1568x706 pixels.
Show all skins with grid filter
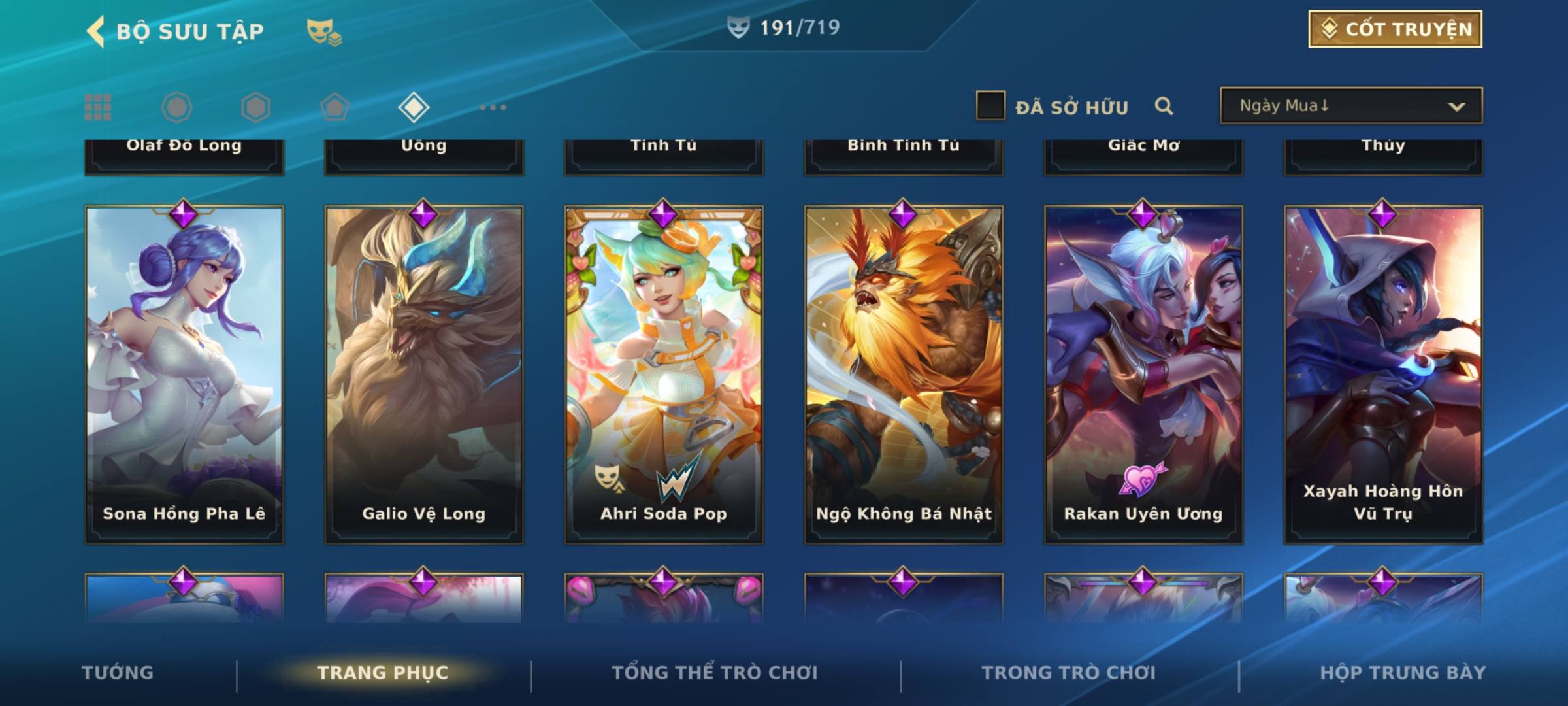click(98, 107)
